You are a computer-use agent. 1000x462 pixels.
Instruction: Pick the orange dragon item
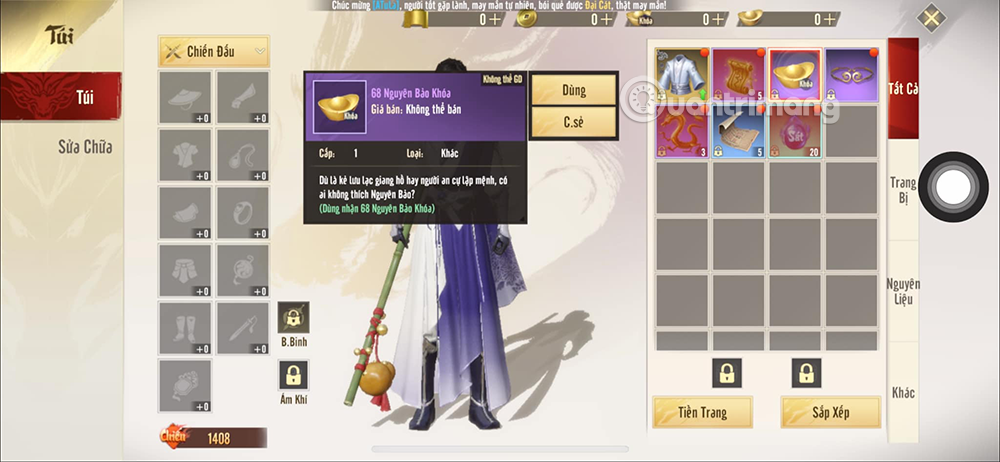pos(682,132)
